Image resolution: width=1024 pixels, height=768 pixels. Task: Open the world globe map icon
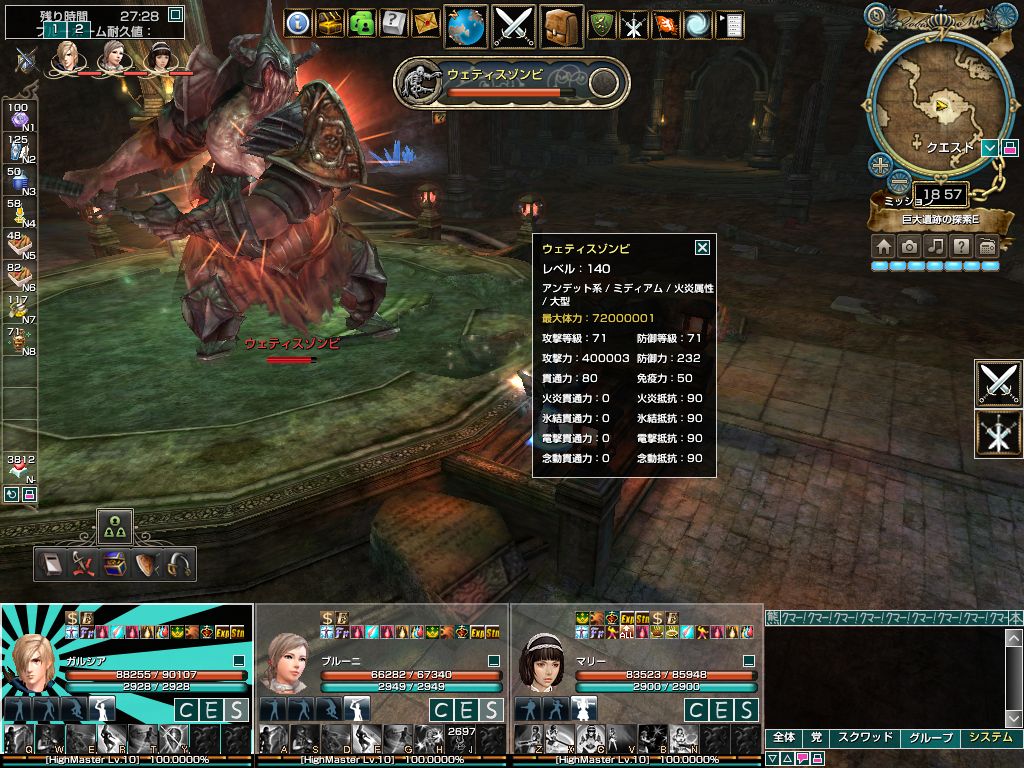pos(465,25)
